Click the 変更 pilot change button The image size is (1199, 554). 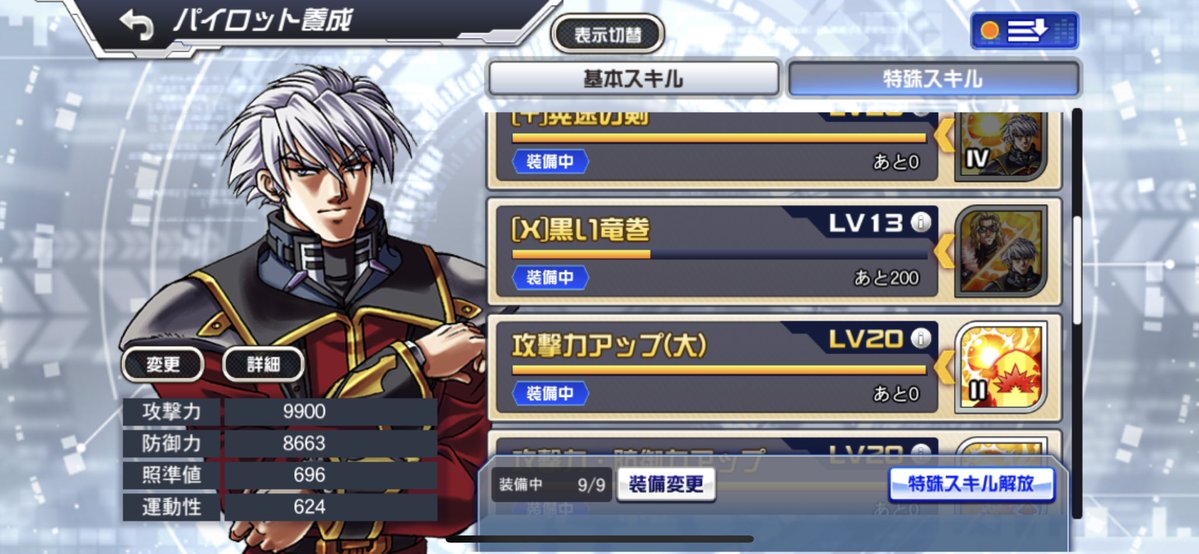coord(163,365)
